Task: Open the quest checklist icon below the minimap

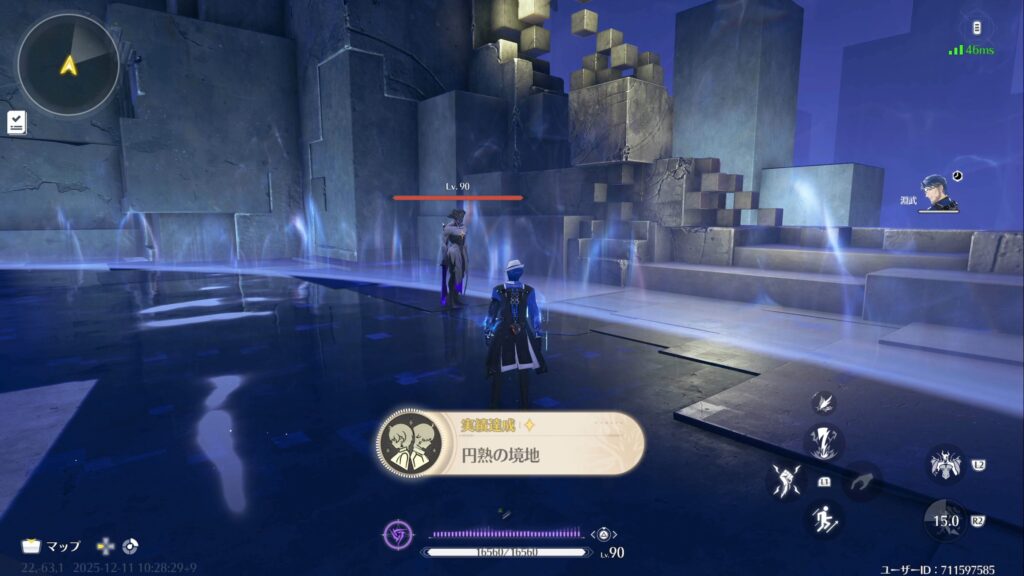Action: coord(17,122)
